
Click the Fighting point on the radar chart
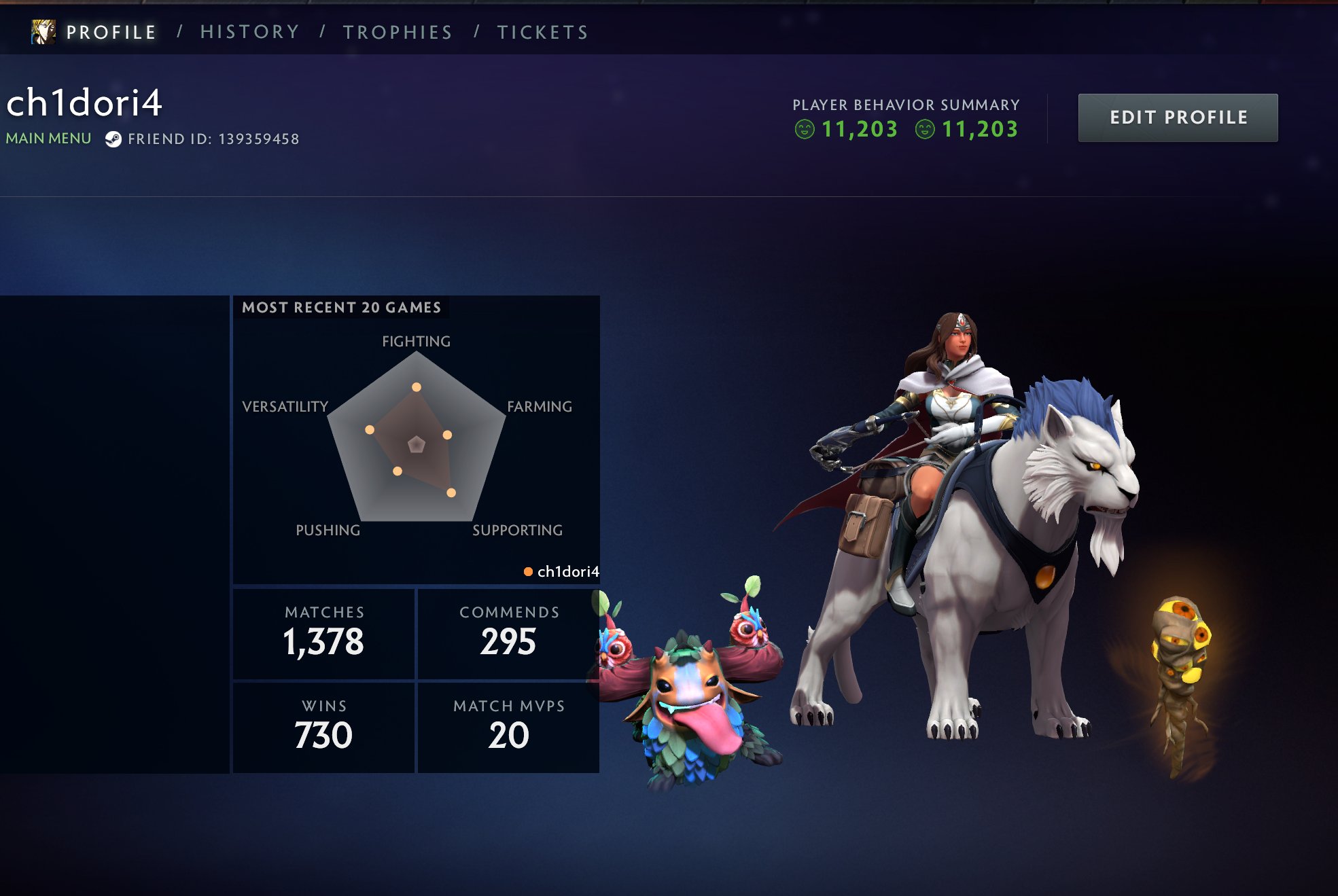coord(417,387)
